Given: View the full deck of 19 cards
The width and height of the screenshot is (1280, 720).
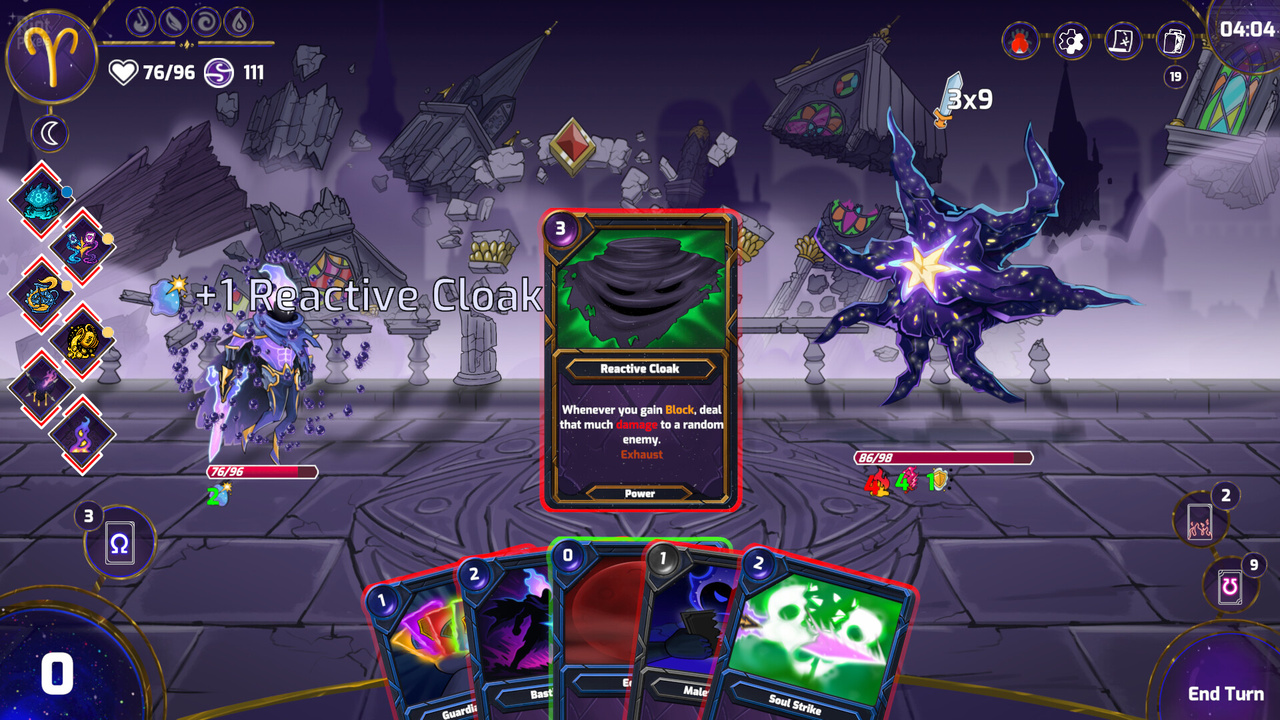Looking at the screenshot, I should 1175,41.
